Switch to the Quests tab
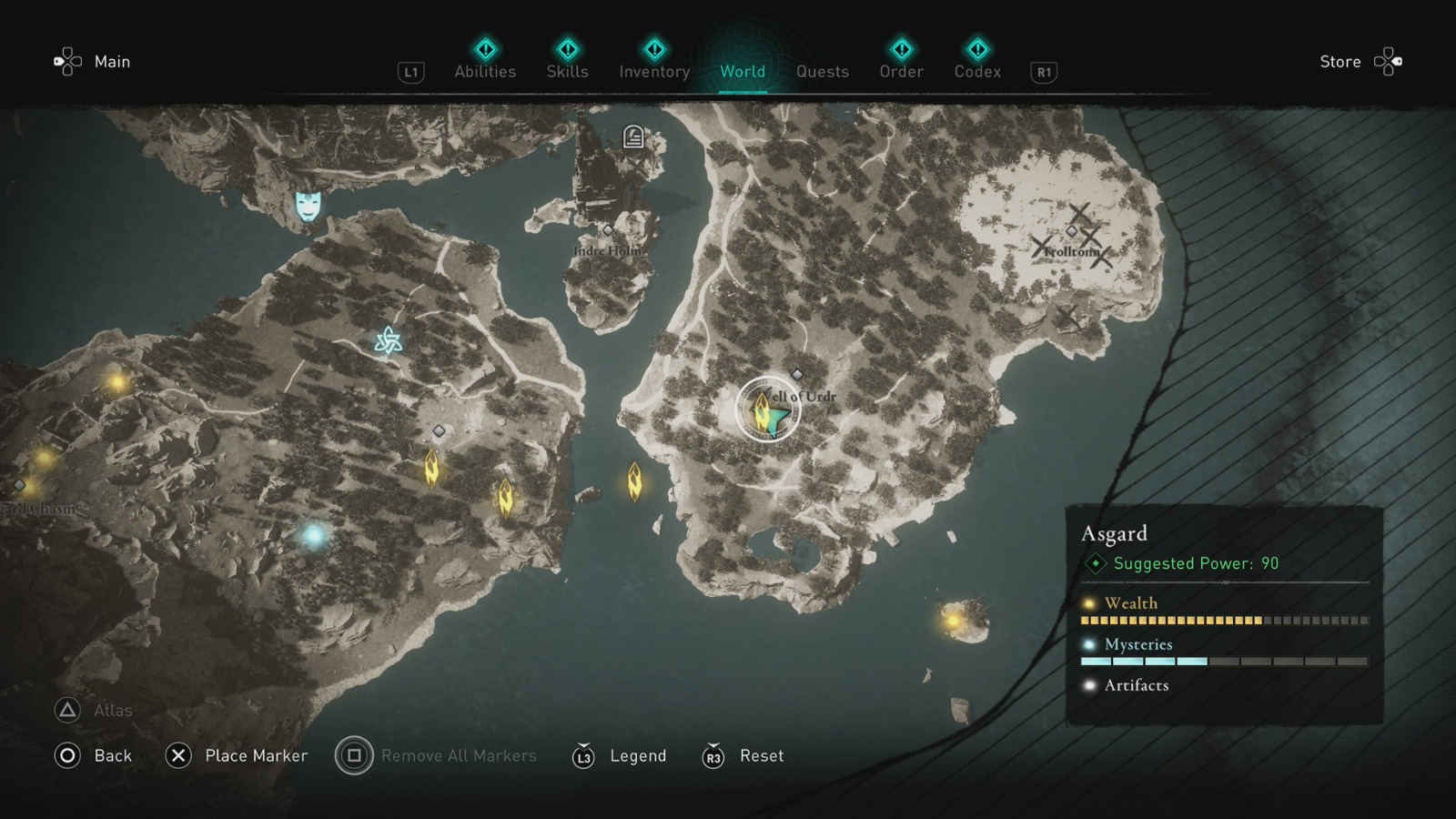The image size is (1456, 819). pyautogui.click(x=822, y=71)
